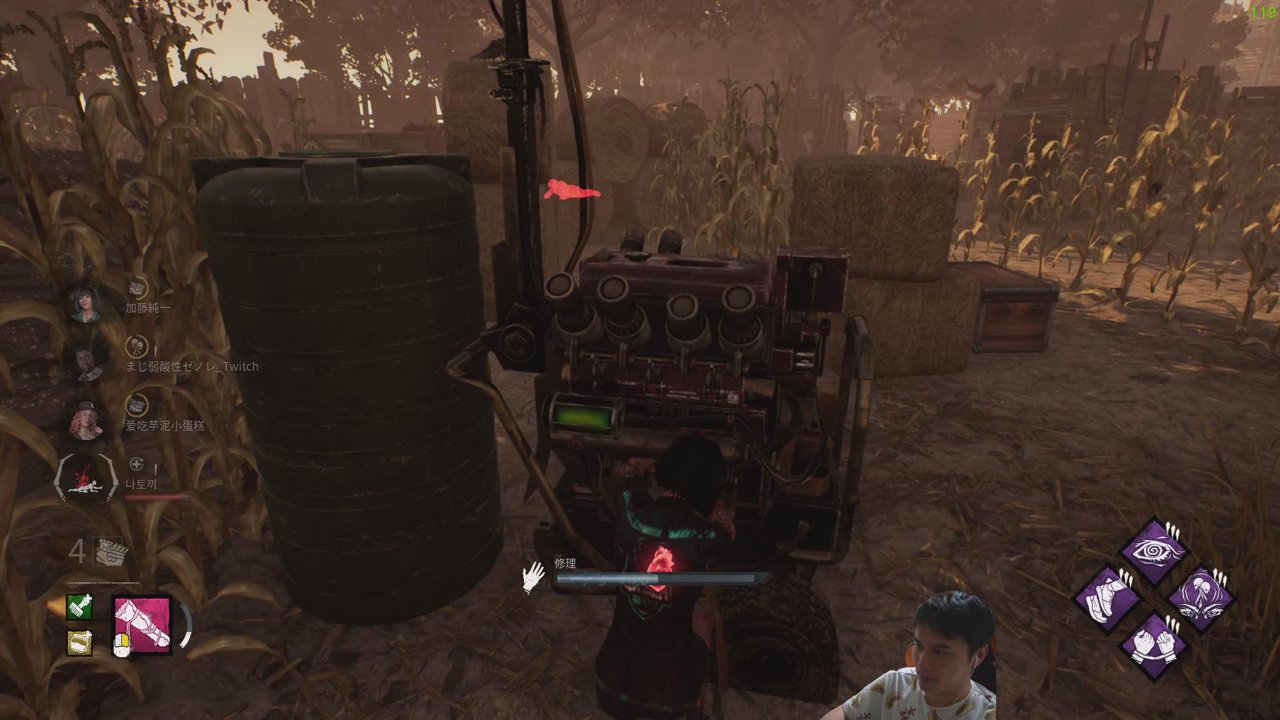The width and height of the screenshot is (1280, 720).
Task: Click survivor portrait for 爱吃芋泥小蛋糕
Action: (86, 421)
